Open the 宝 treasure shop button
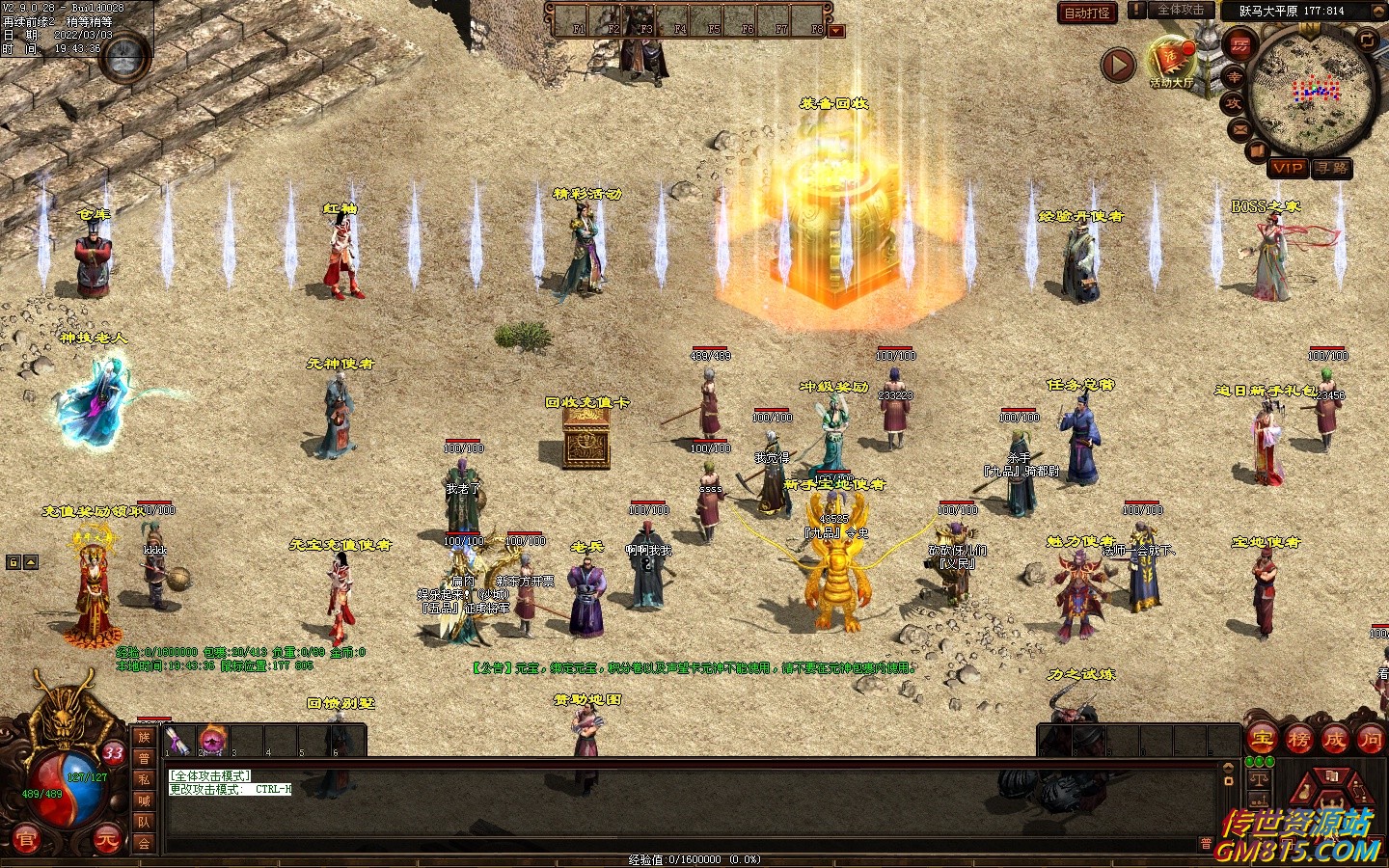This screenshot has height=868, width=1389. click(x=1263, y=740)
